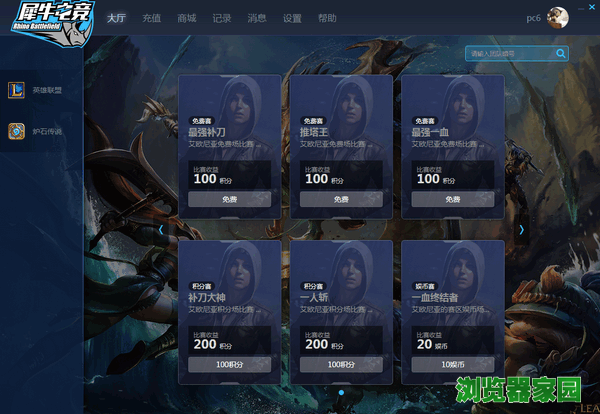View the 消息 messages tab
This screenshot has width=600, height=414.
[257, 18]
